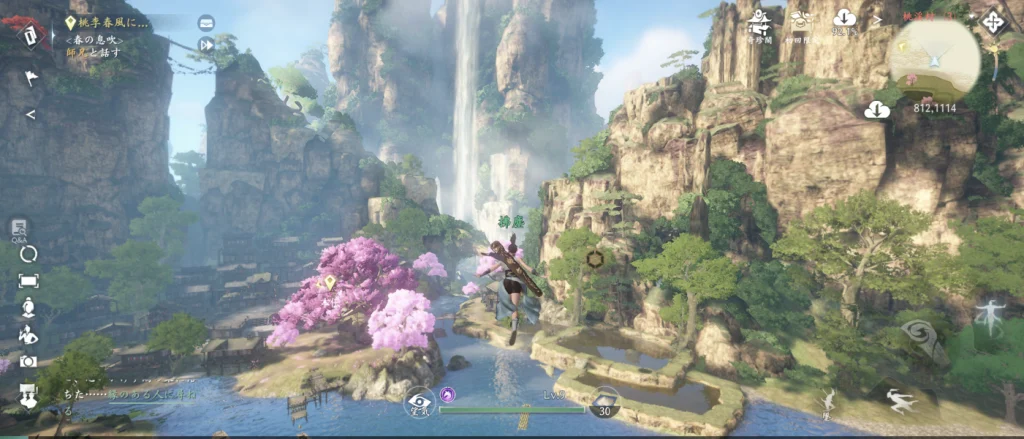Tap the 92.1% cloud download icon

[x=843, y=19]
